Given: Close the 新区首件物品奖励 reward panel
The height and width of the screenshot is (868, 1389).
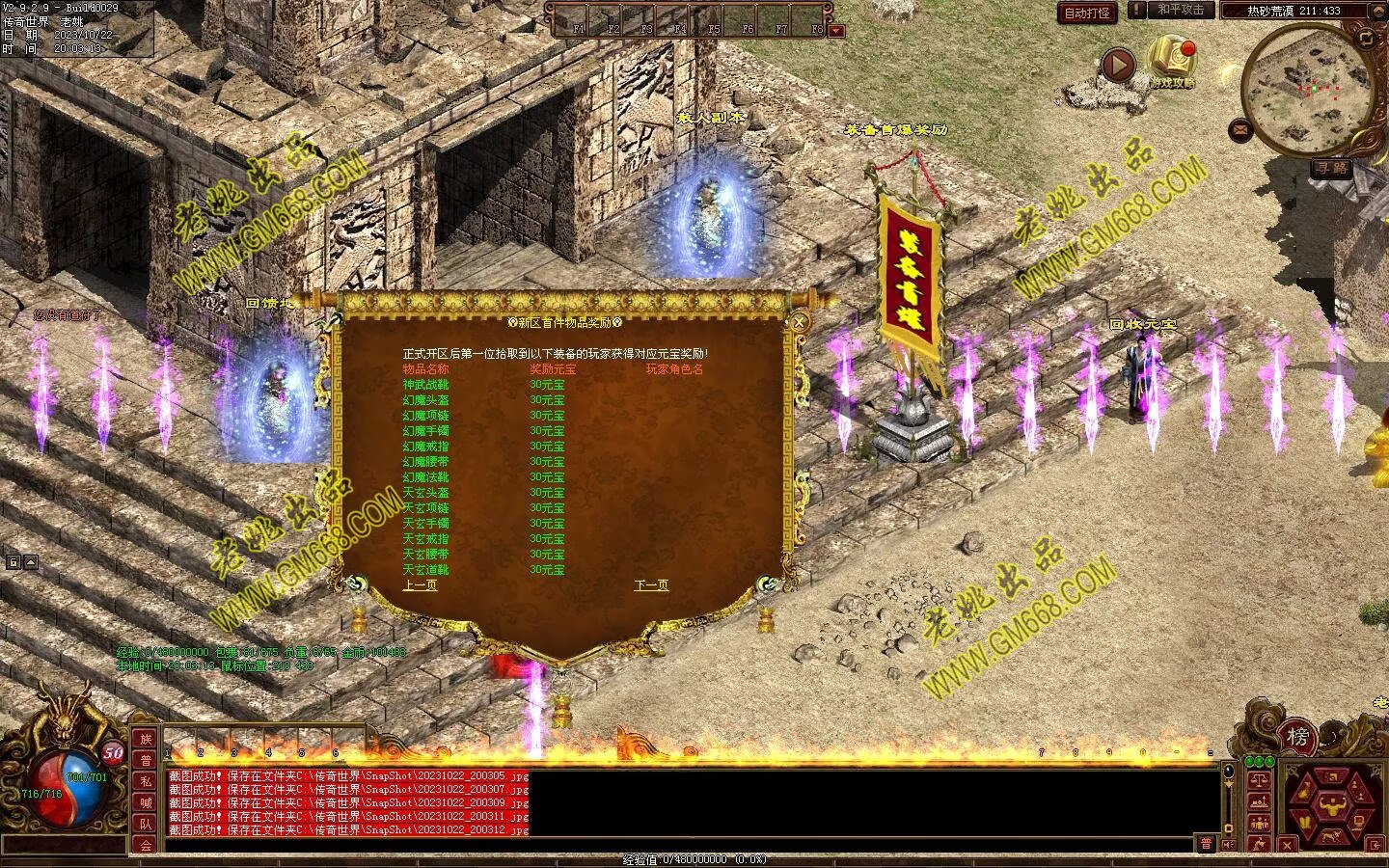Looking at the screenshot, I should tap(799, 323).
